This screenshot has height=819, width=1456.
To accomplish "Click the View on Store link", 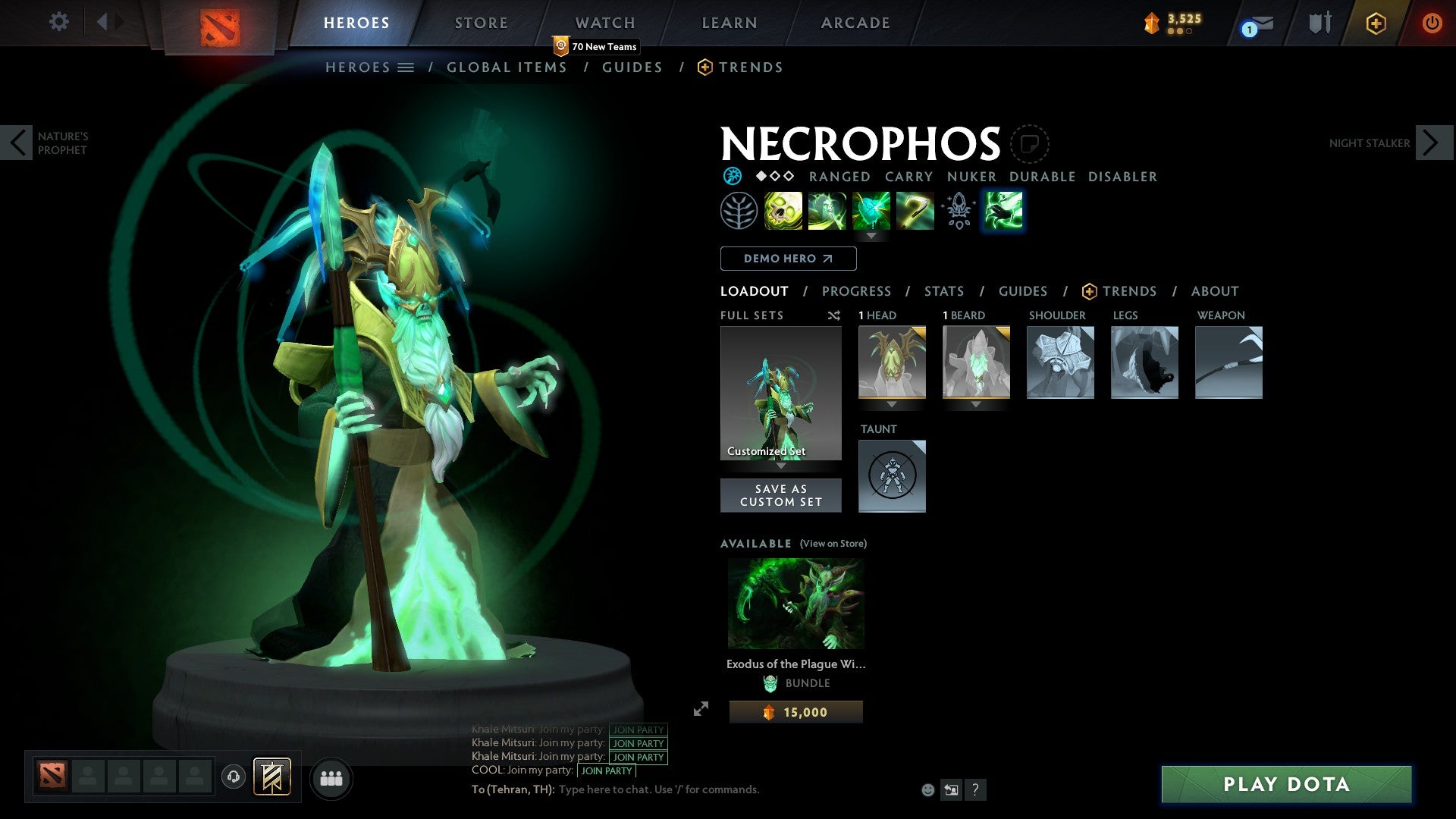I will [832, 544].
